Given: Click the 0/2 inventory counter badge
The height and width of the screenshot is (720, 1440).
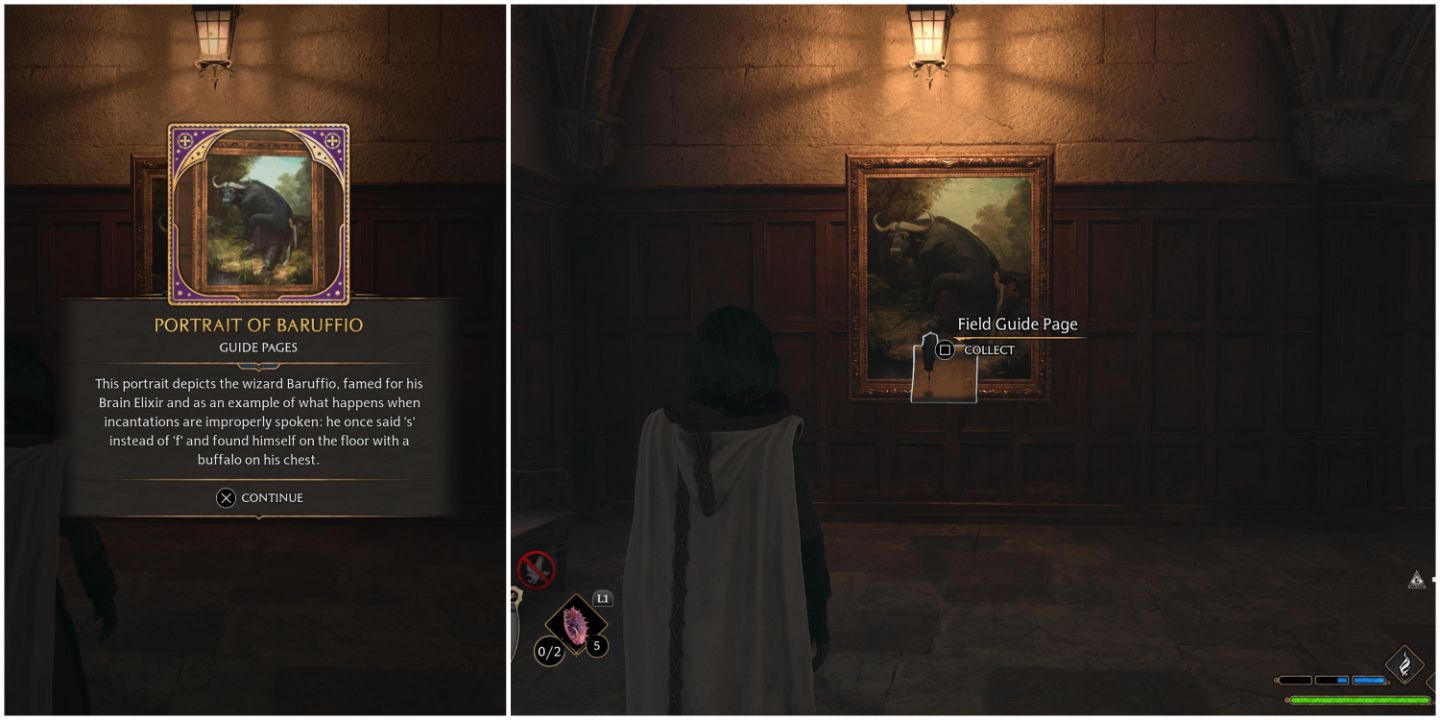Looking at the screenshot, I should point(548,650).
